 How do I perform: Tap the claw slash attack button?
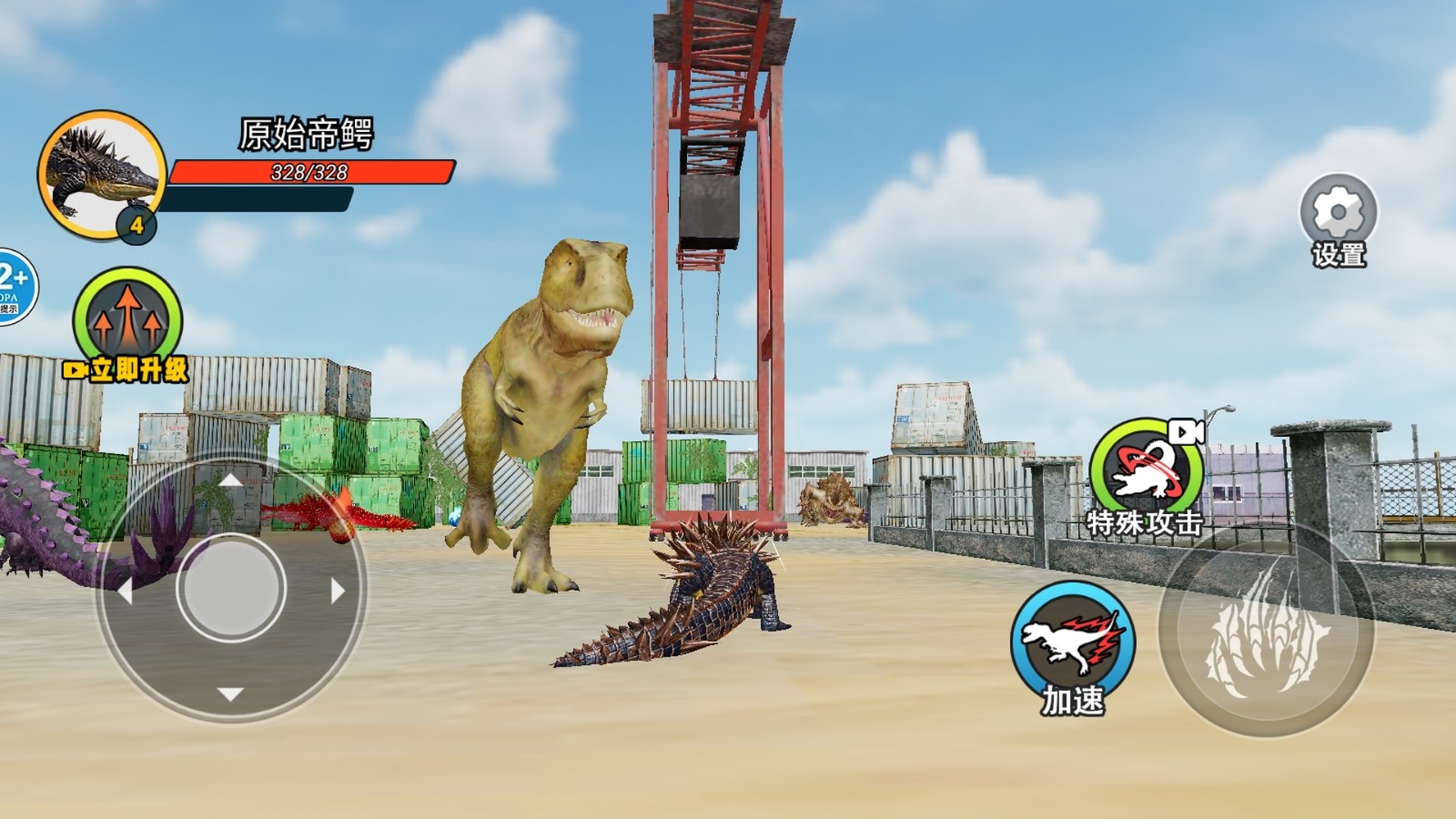(x=1266, y=630)
